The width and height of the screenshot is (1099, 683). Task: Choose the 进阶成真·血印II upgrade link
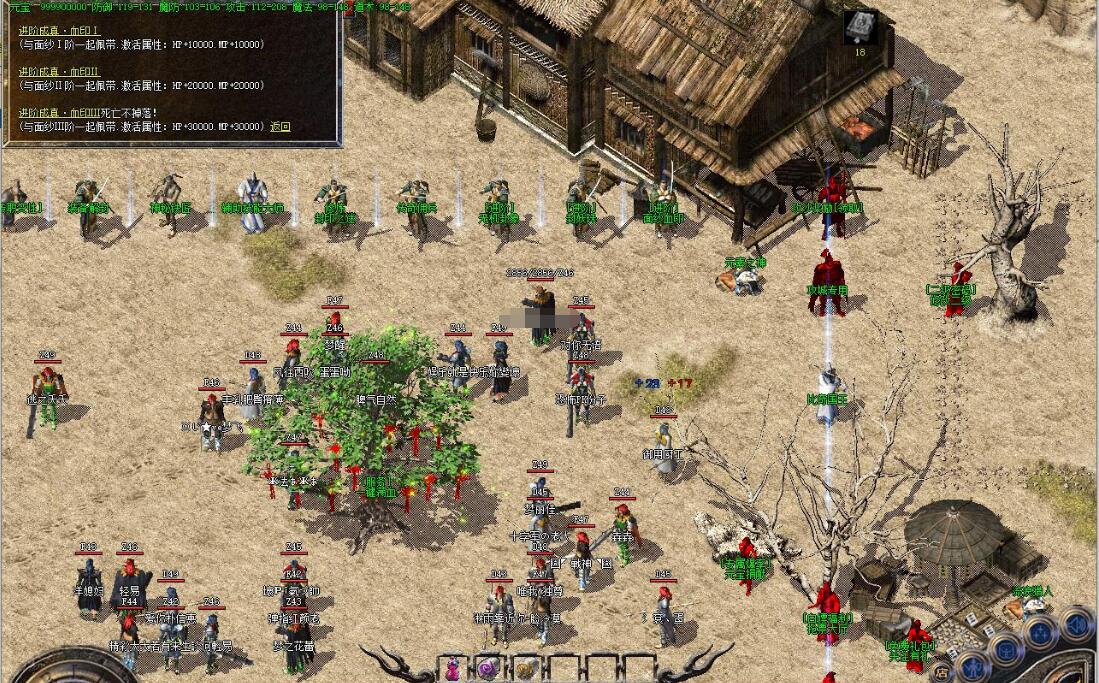coord(60,72)
